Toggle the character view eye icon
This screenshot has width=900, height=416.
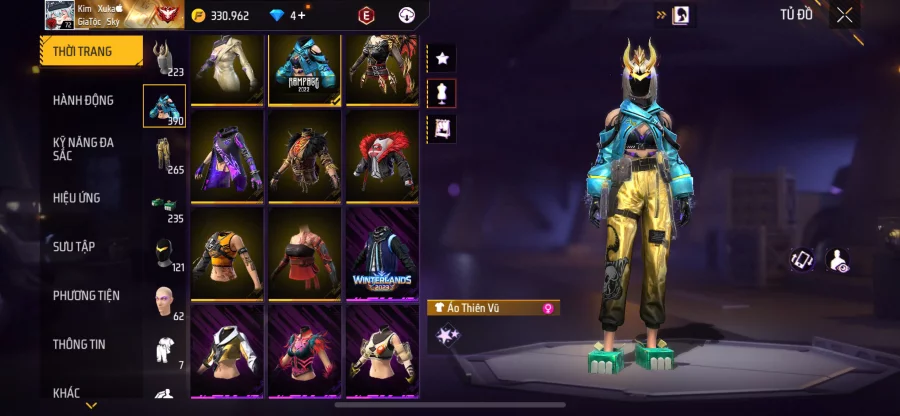coord(838,261)
